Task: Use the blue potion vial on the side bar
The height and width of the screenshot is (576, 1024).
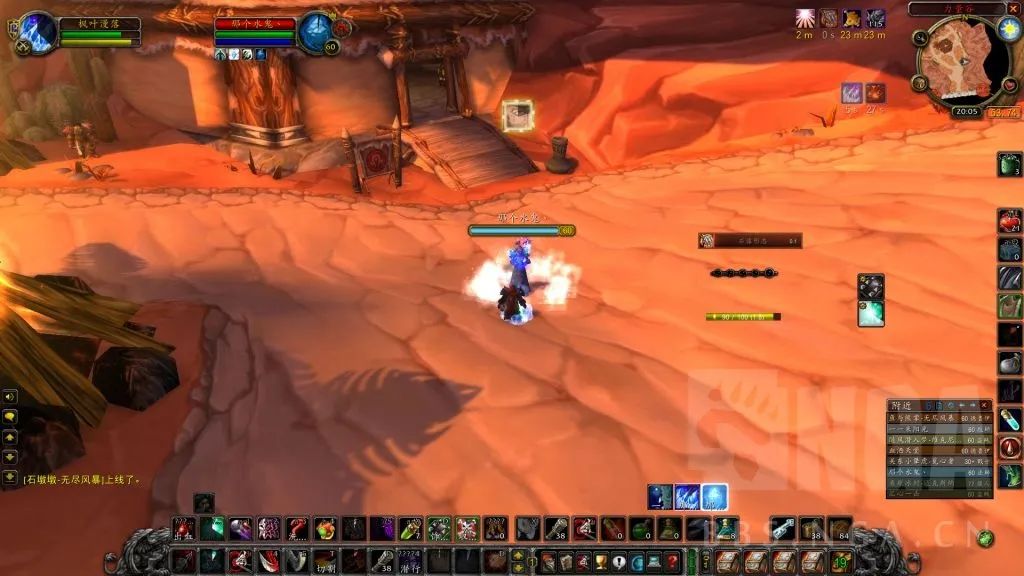Action: [1009, 420]
